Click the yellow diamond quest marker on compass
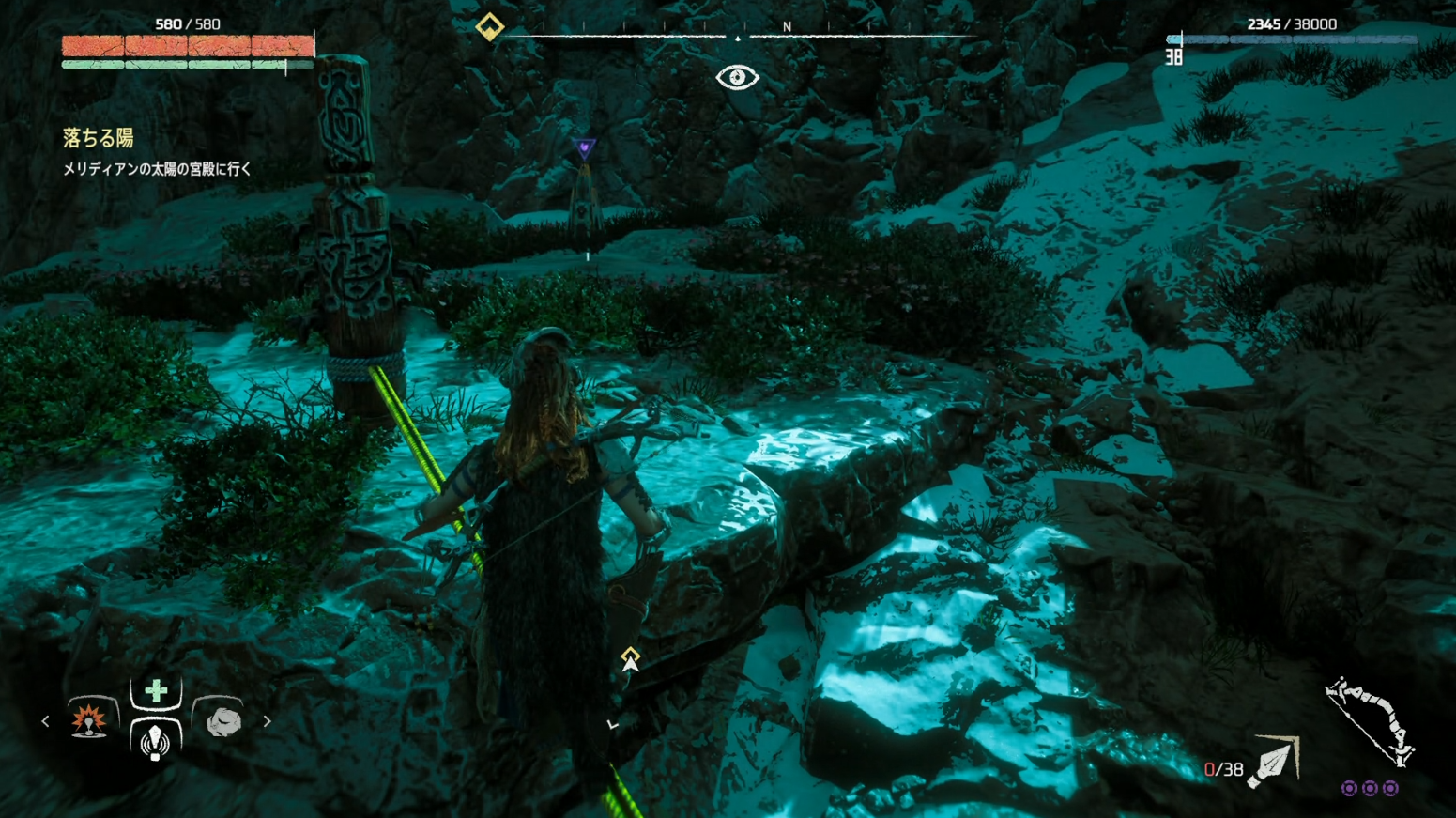The height and width of the screenshot is (818, 1456). [x=489, y=26]
